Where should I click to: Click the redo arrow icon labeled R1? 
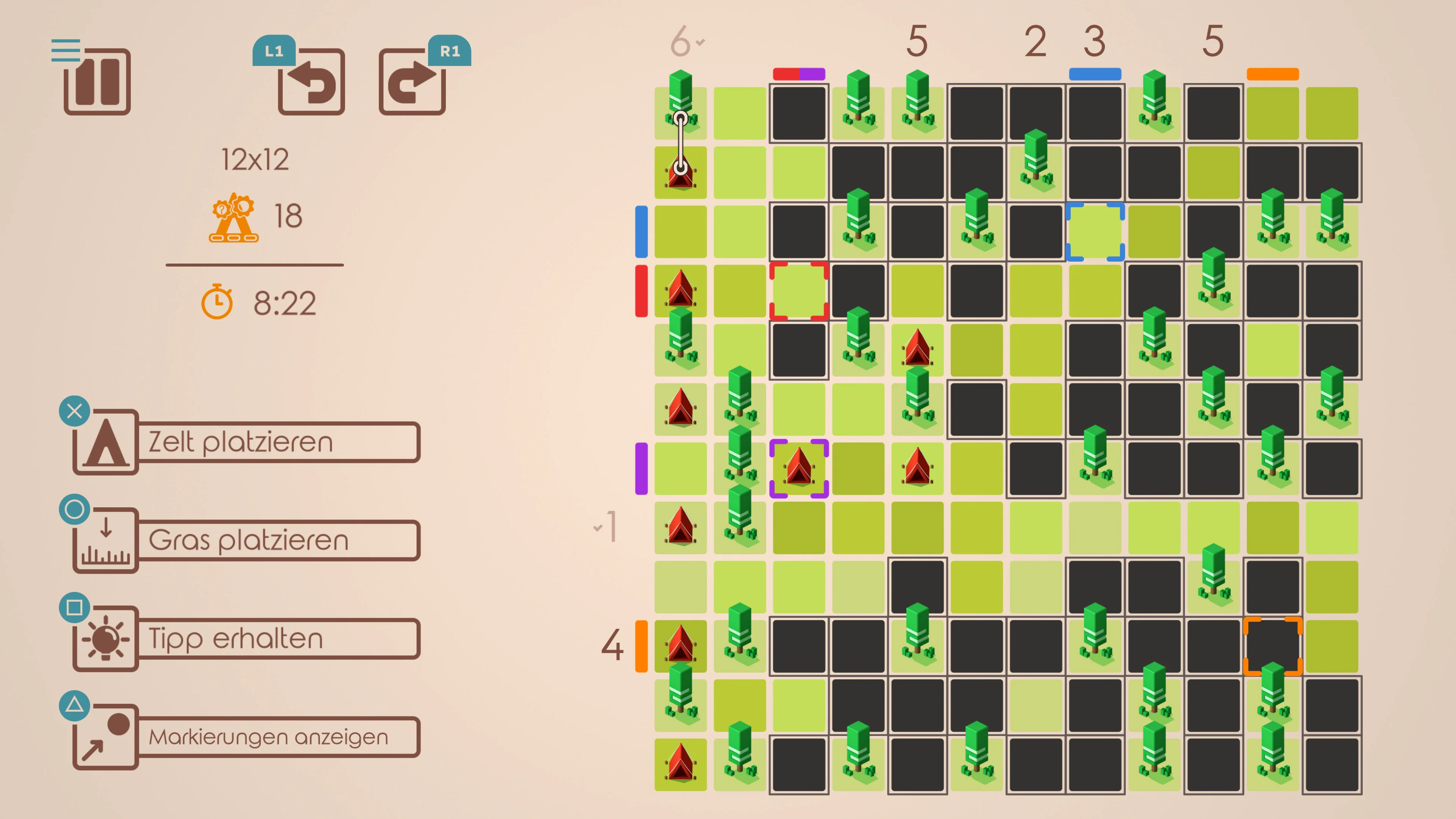(x=412, y=83)
